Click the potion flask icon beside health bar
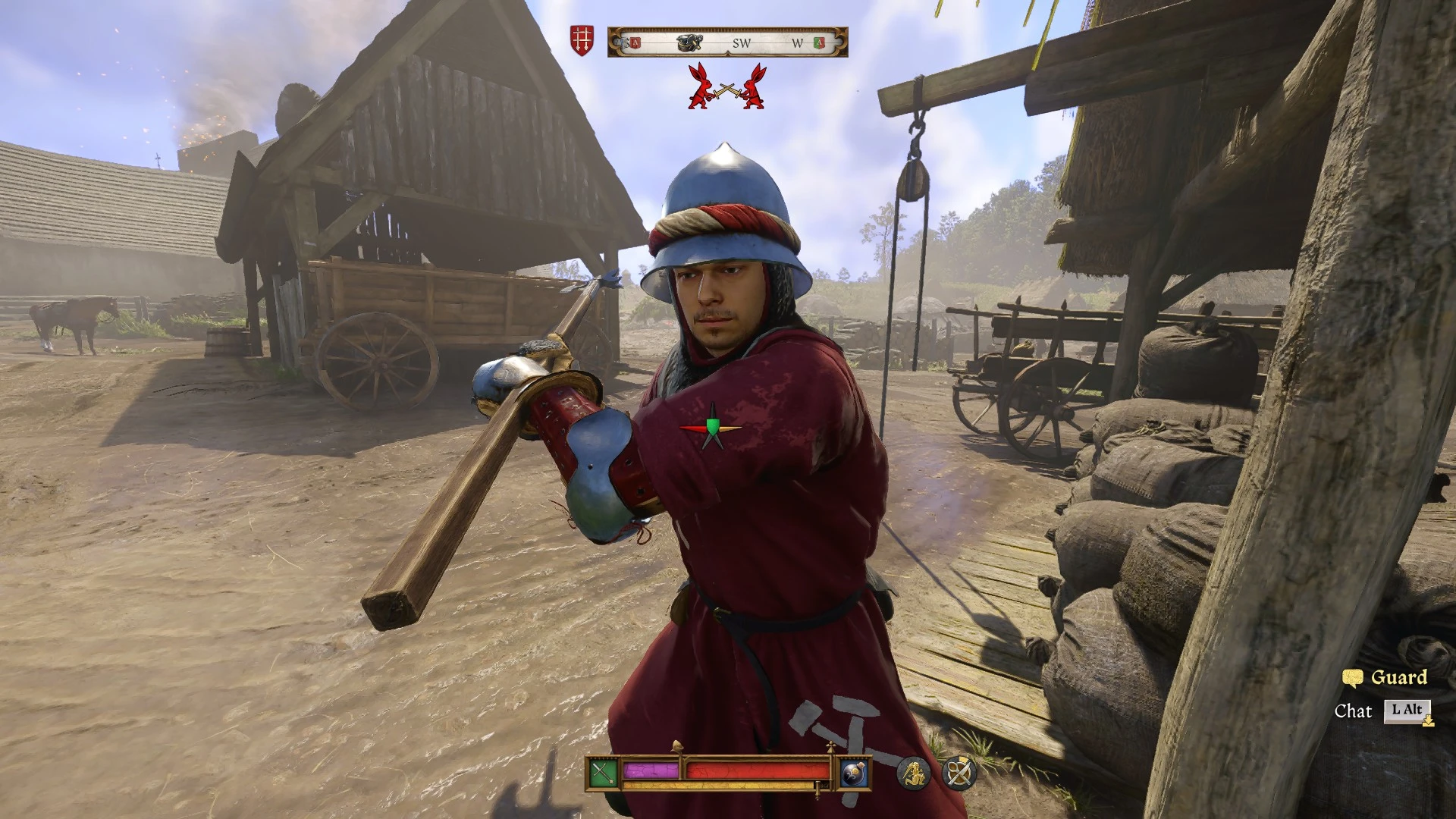 coord(855,773)
